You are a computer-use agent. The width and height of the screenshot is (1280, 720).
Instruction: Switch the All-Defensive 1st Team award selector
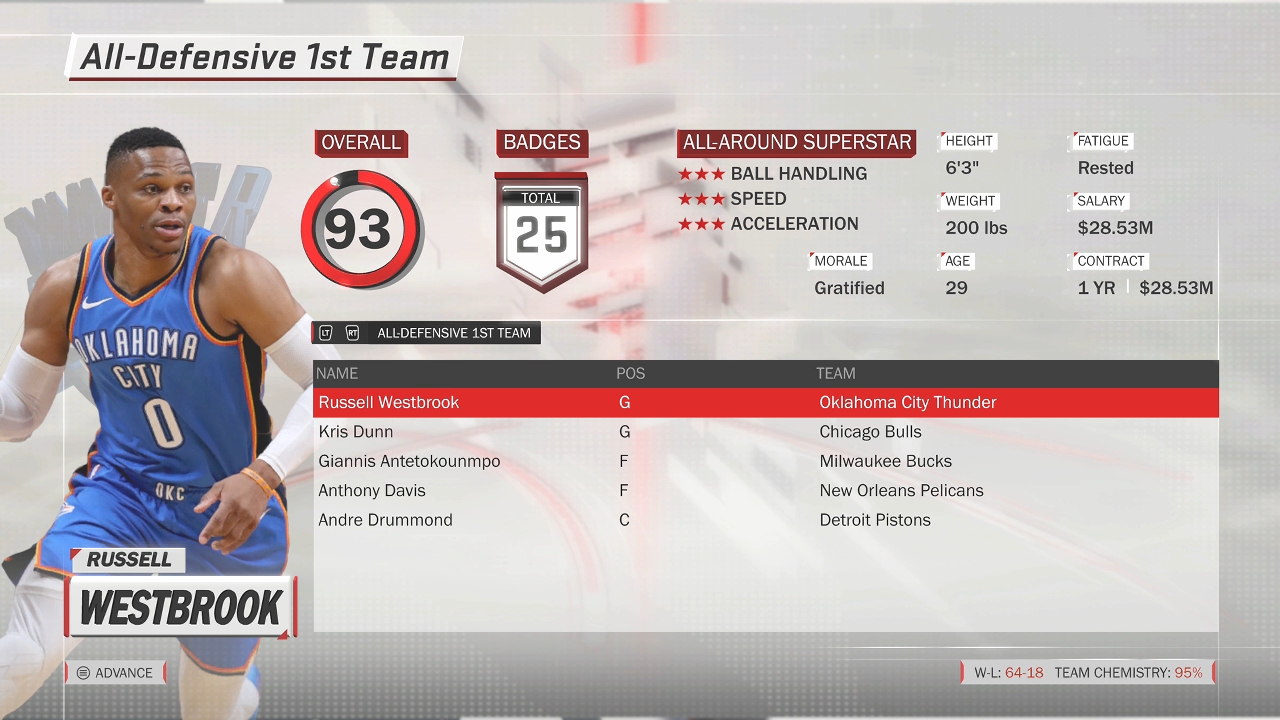tap(427, 333)
